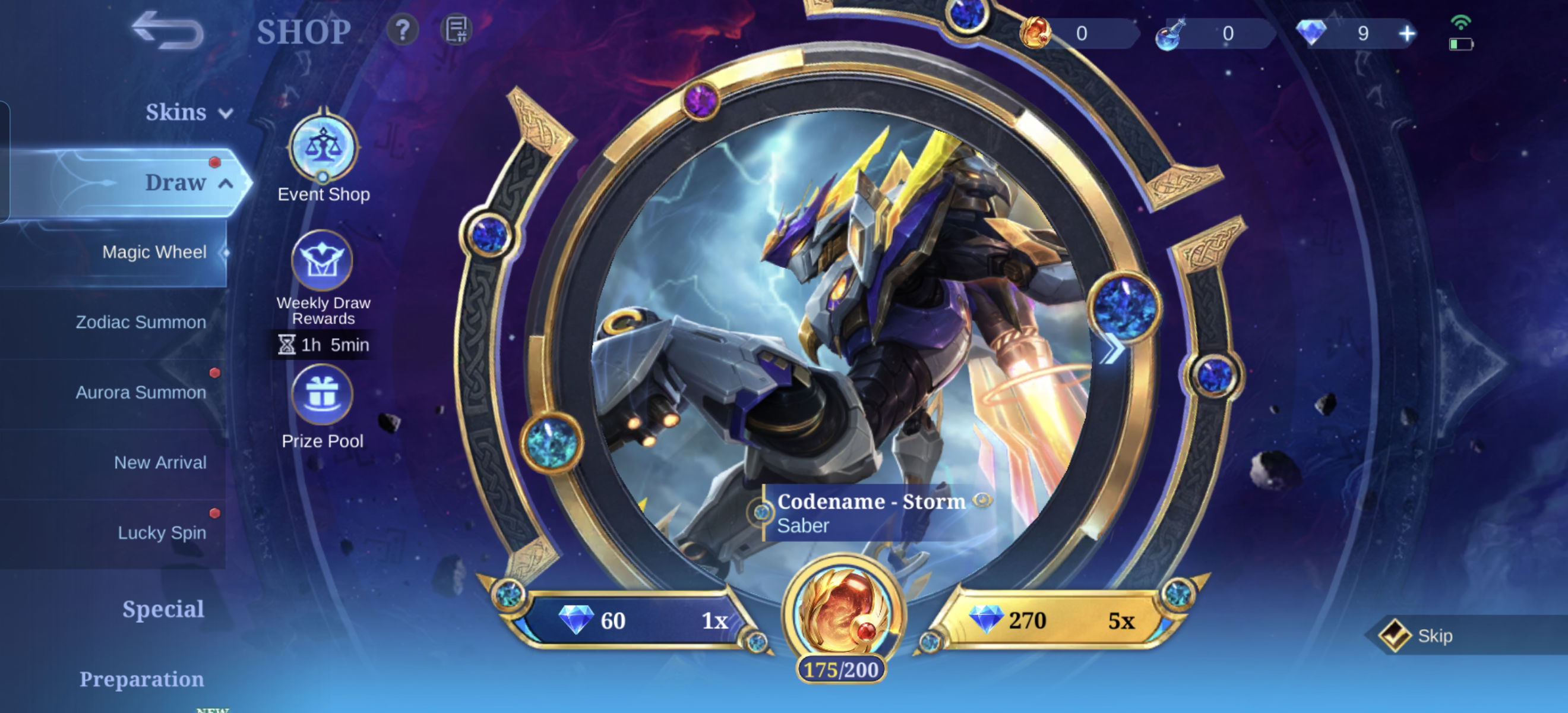This screenshot has height=713, width=1568.
Task: Choose Lucky Spin from the menu
Action: pos(162,533)
